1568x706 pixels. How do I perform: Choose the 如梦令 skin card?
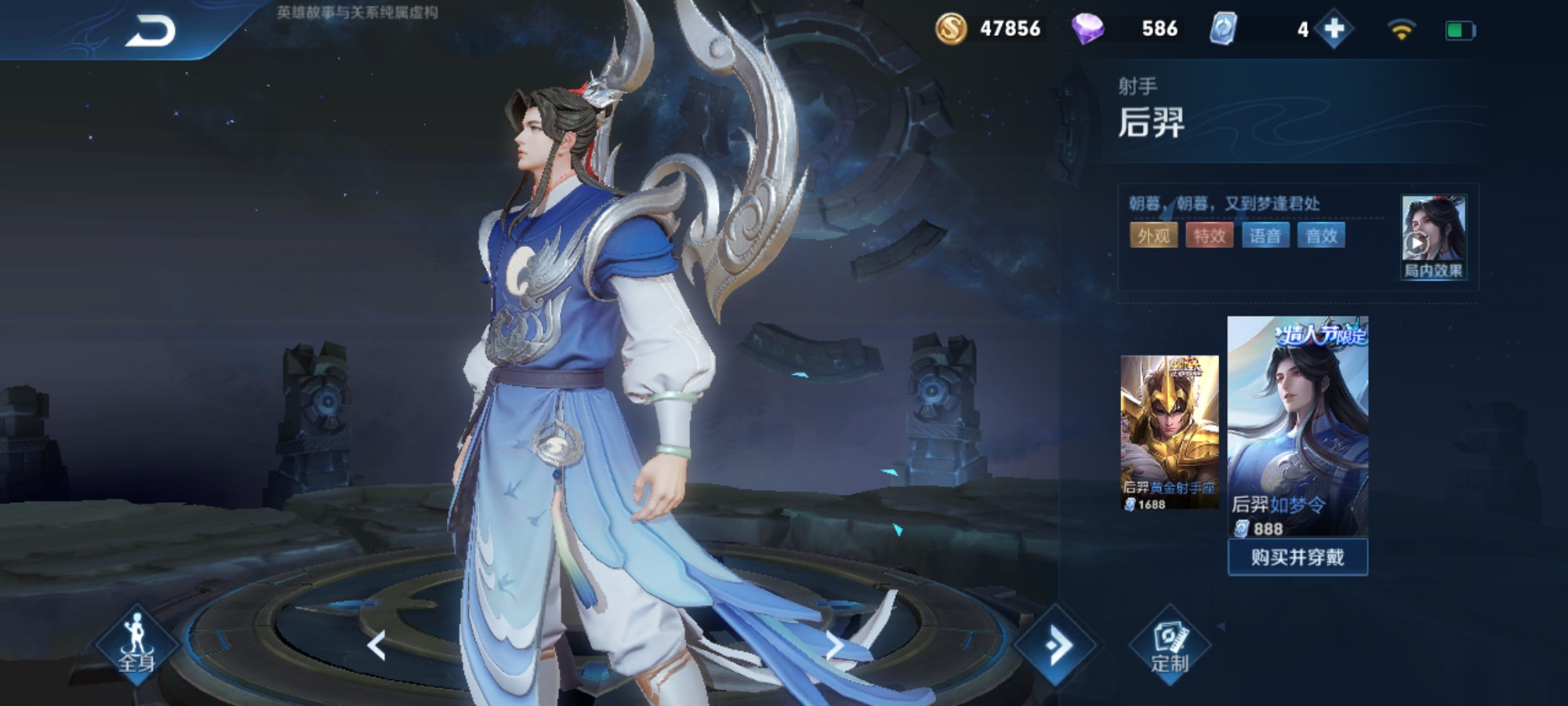pos(1297,424)
